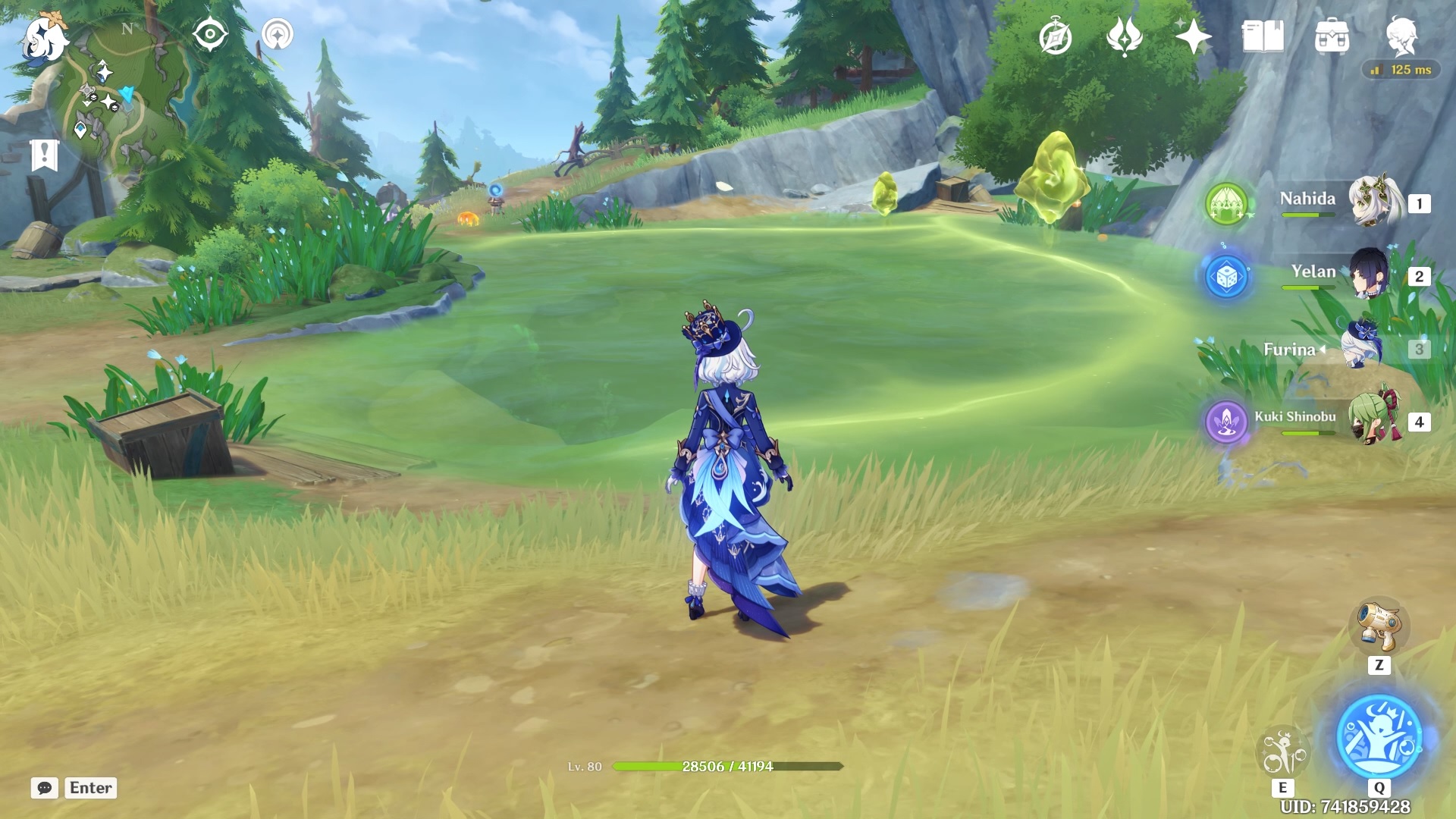This screenshot has width=1456, height=819.
Task: Open the compass events icon
Action: [1056, 37]
